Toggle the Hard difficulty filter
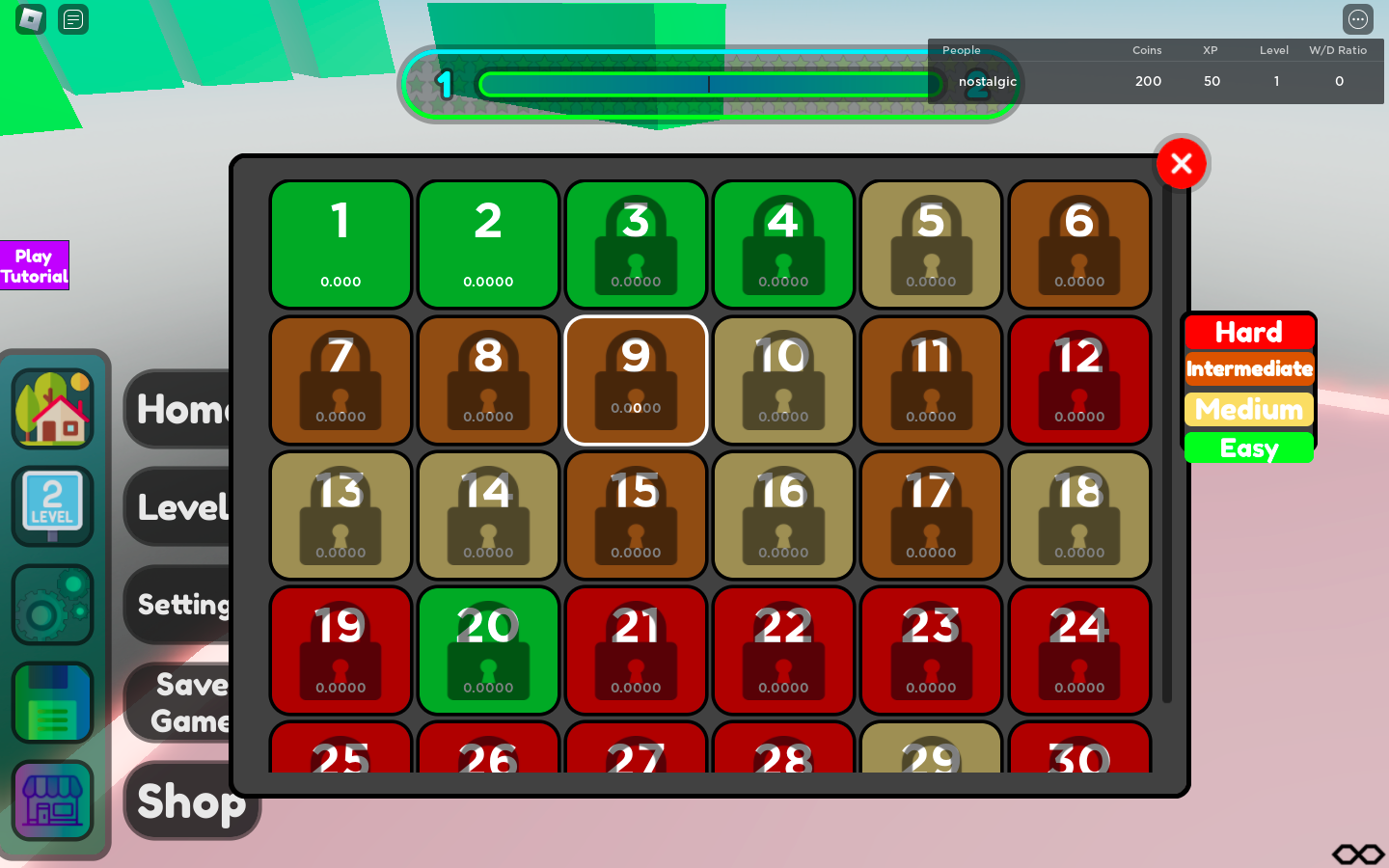1389x868 pixels. 1249,332
